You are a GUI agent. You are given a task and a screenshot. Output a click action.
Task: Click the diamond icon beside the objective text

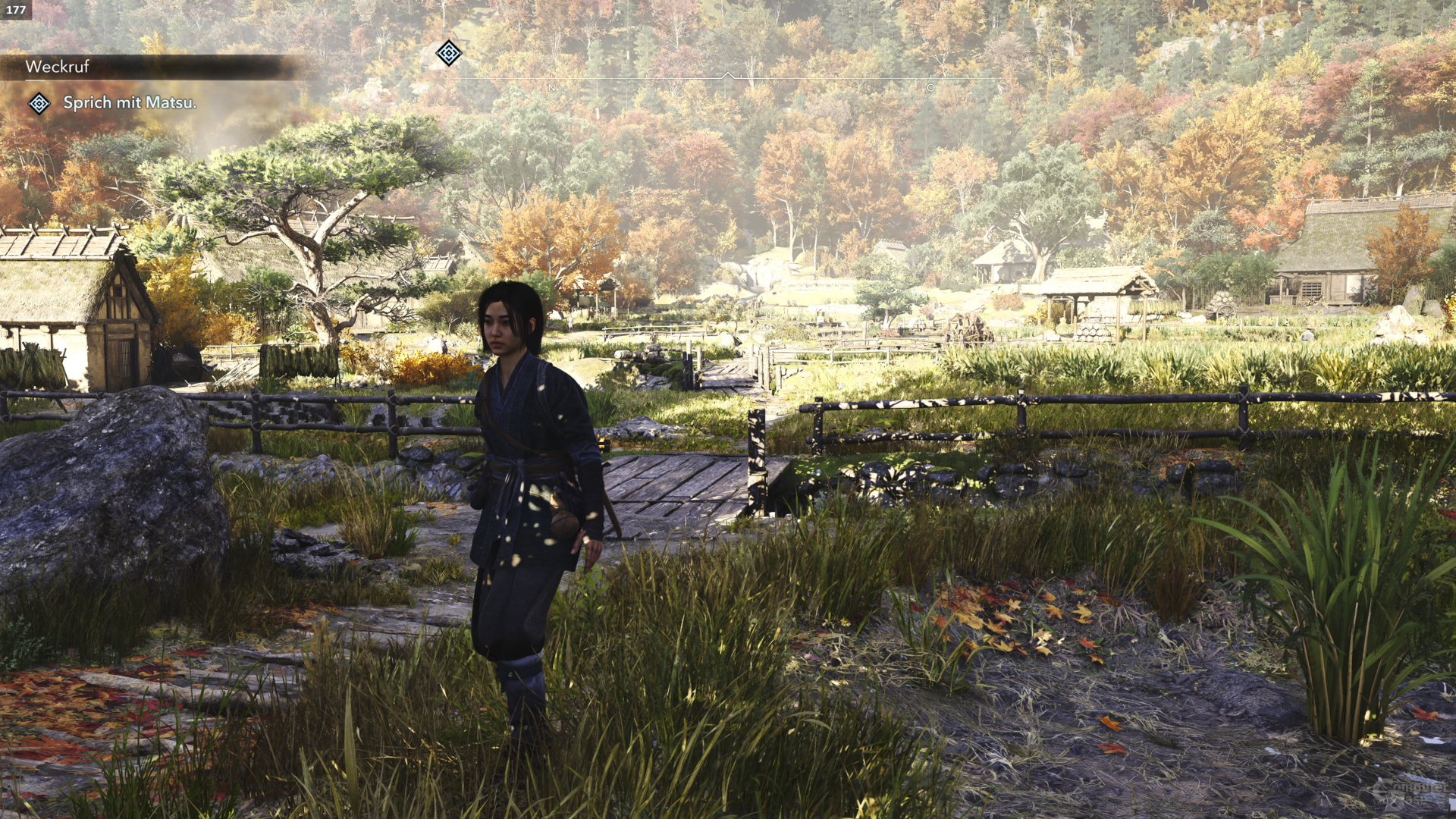(x=39, y=103)
